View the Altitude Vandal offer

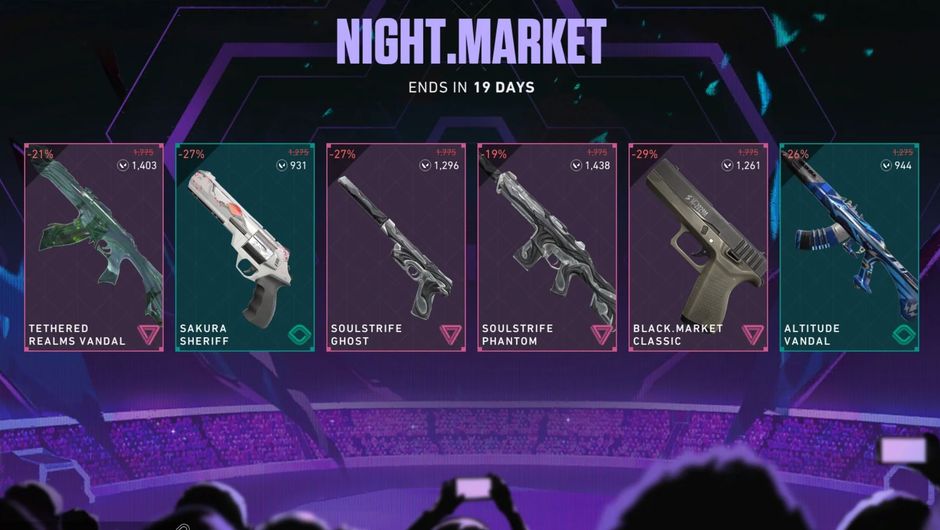(849, 248)
